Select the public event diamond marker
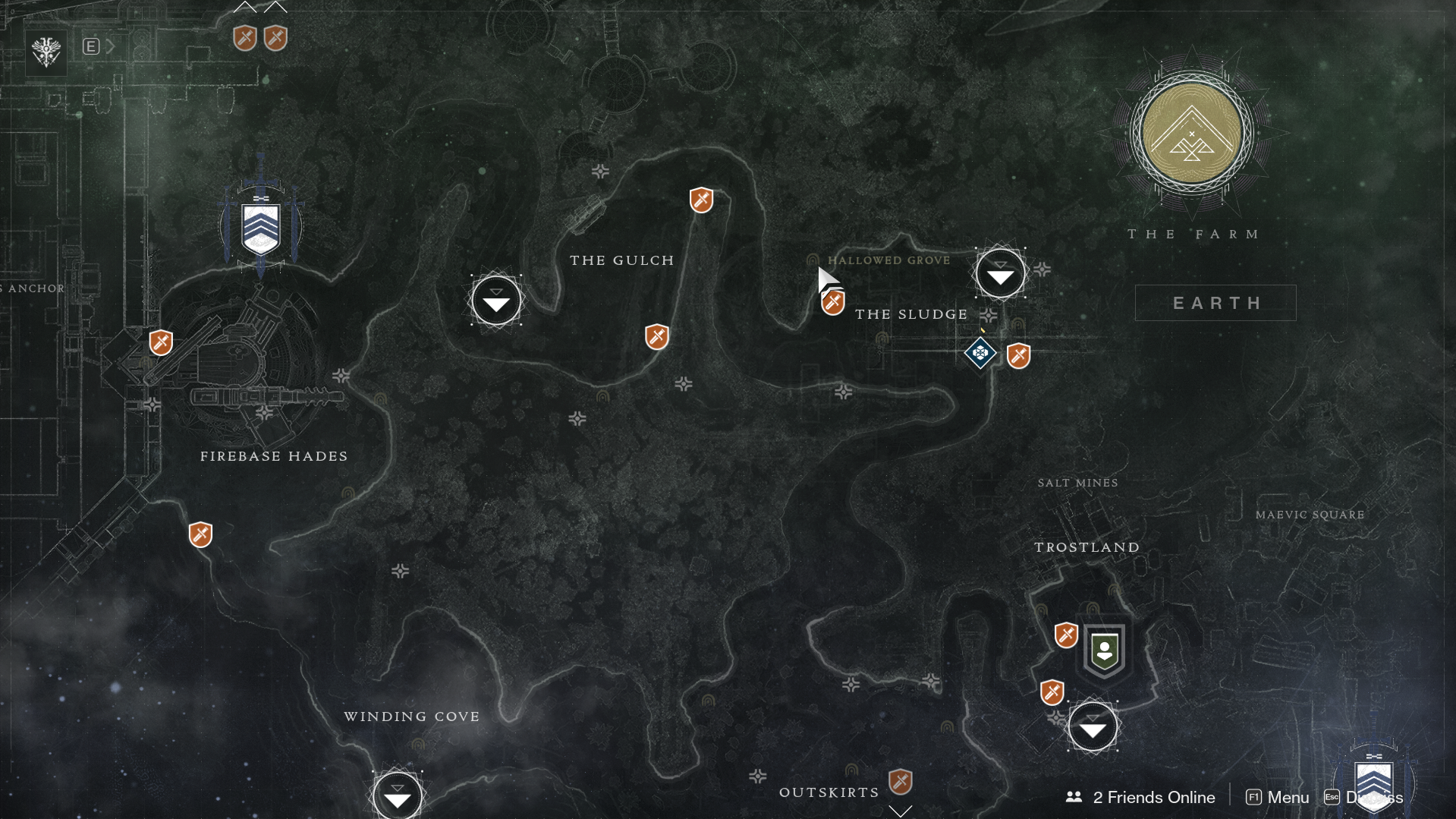1456x819 pixels. [x=980, y=353]
